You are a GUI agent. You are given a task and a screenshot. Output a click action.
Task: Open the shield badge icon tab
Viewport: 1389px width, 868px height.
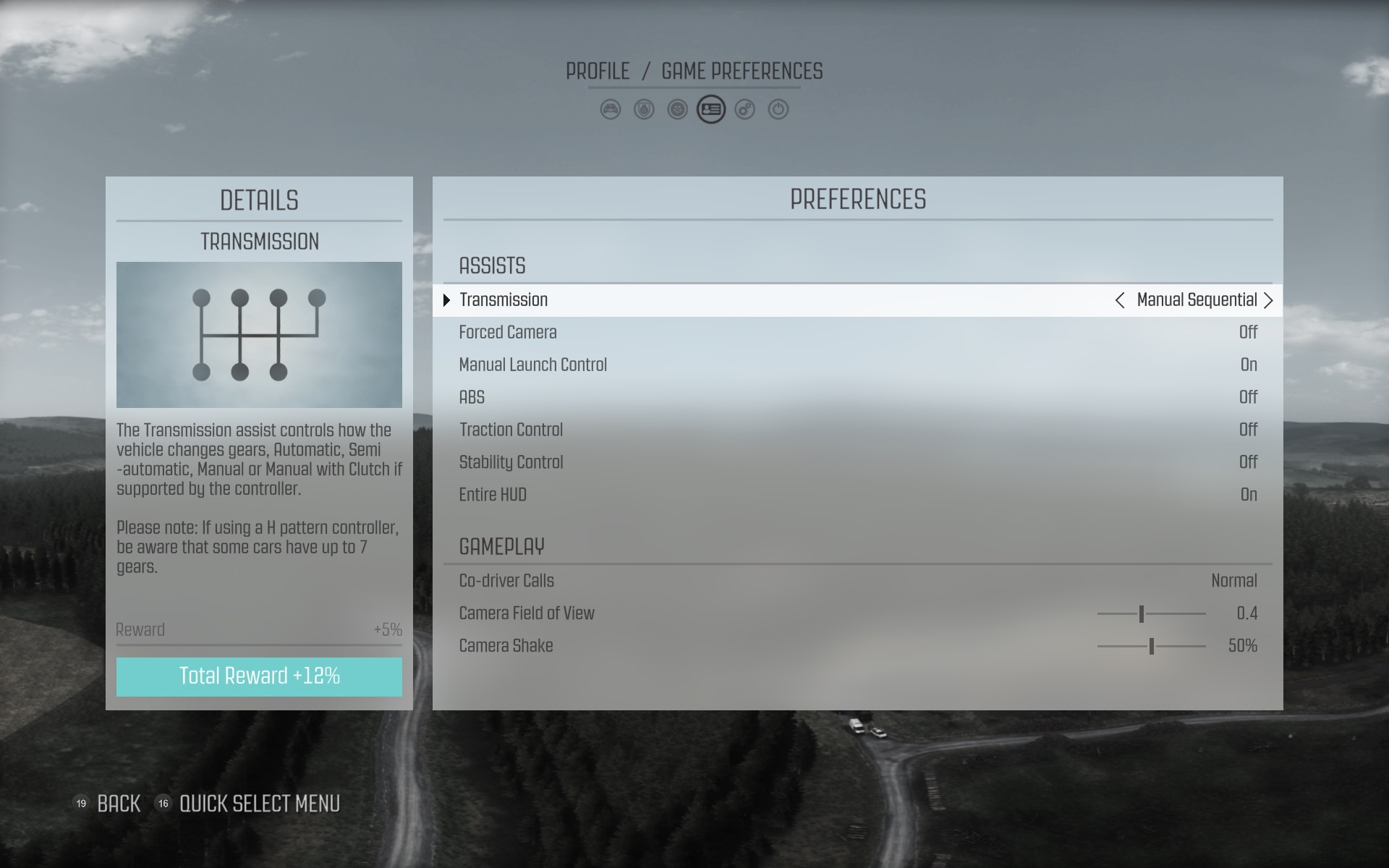644,110
